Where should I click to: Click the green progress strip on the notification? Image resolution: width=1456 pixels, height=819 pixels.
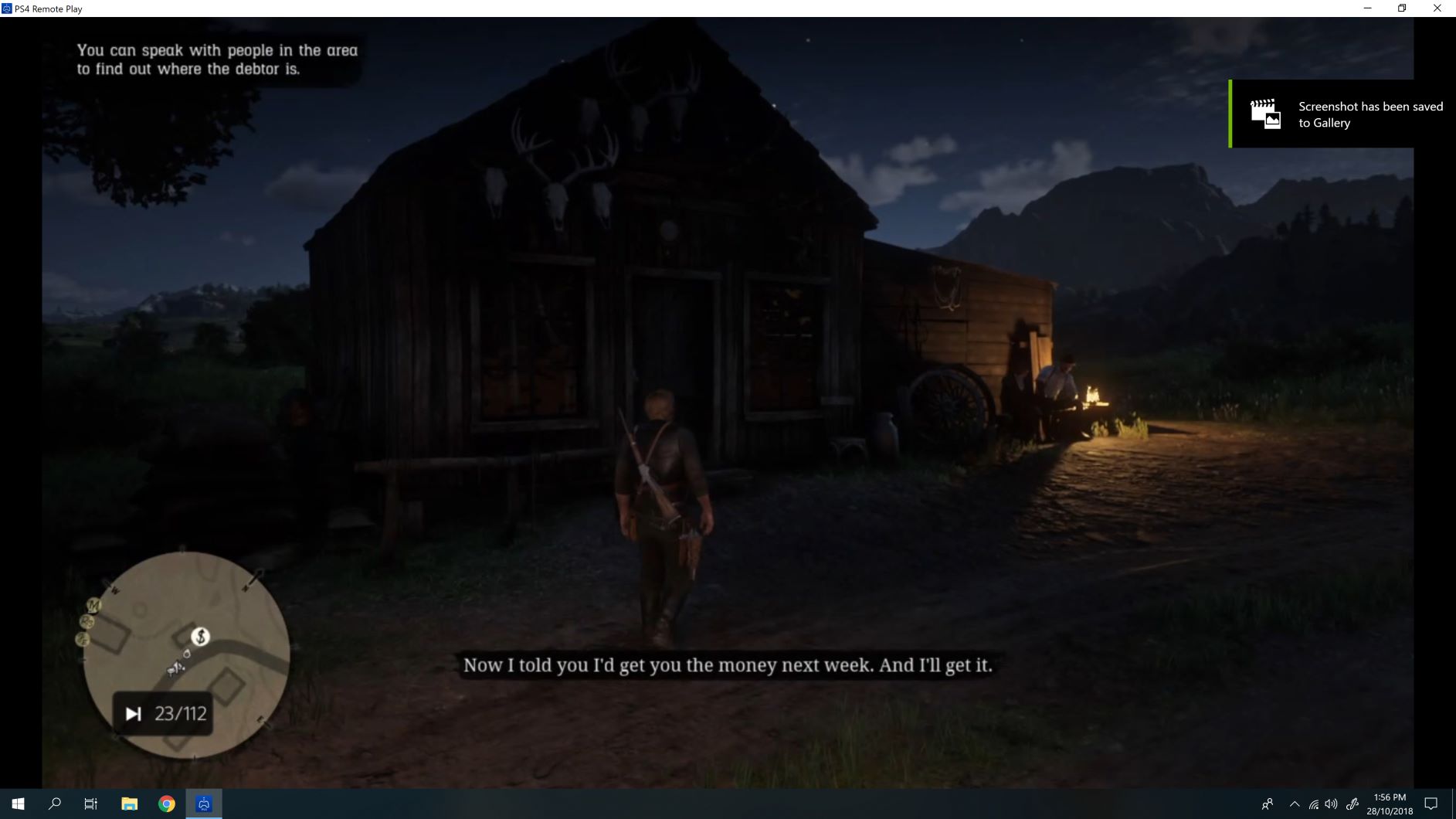pos(1231,114)
